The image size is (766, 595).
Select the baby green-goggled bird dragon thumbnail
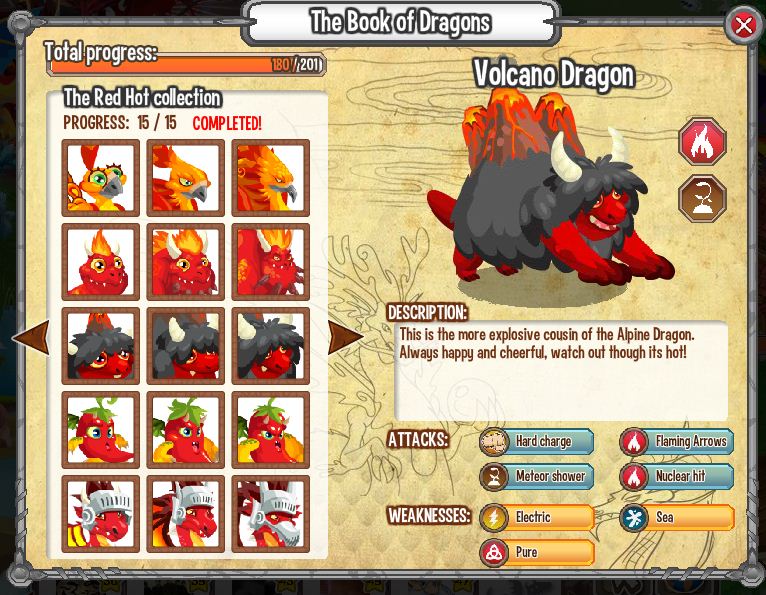(x=100, y=178)
